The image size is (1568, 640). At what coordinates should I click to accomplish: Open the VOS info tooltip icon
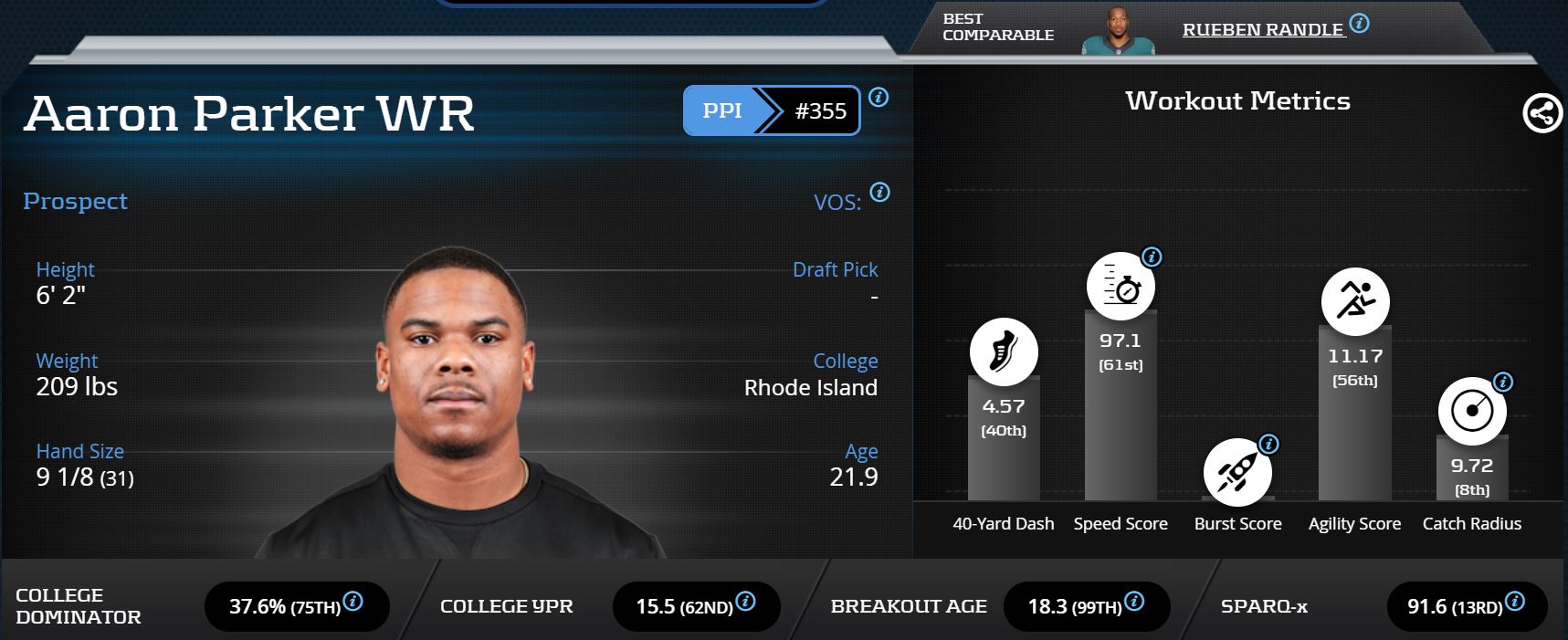(879, 192)
